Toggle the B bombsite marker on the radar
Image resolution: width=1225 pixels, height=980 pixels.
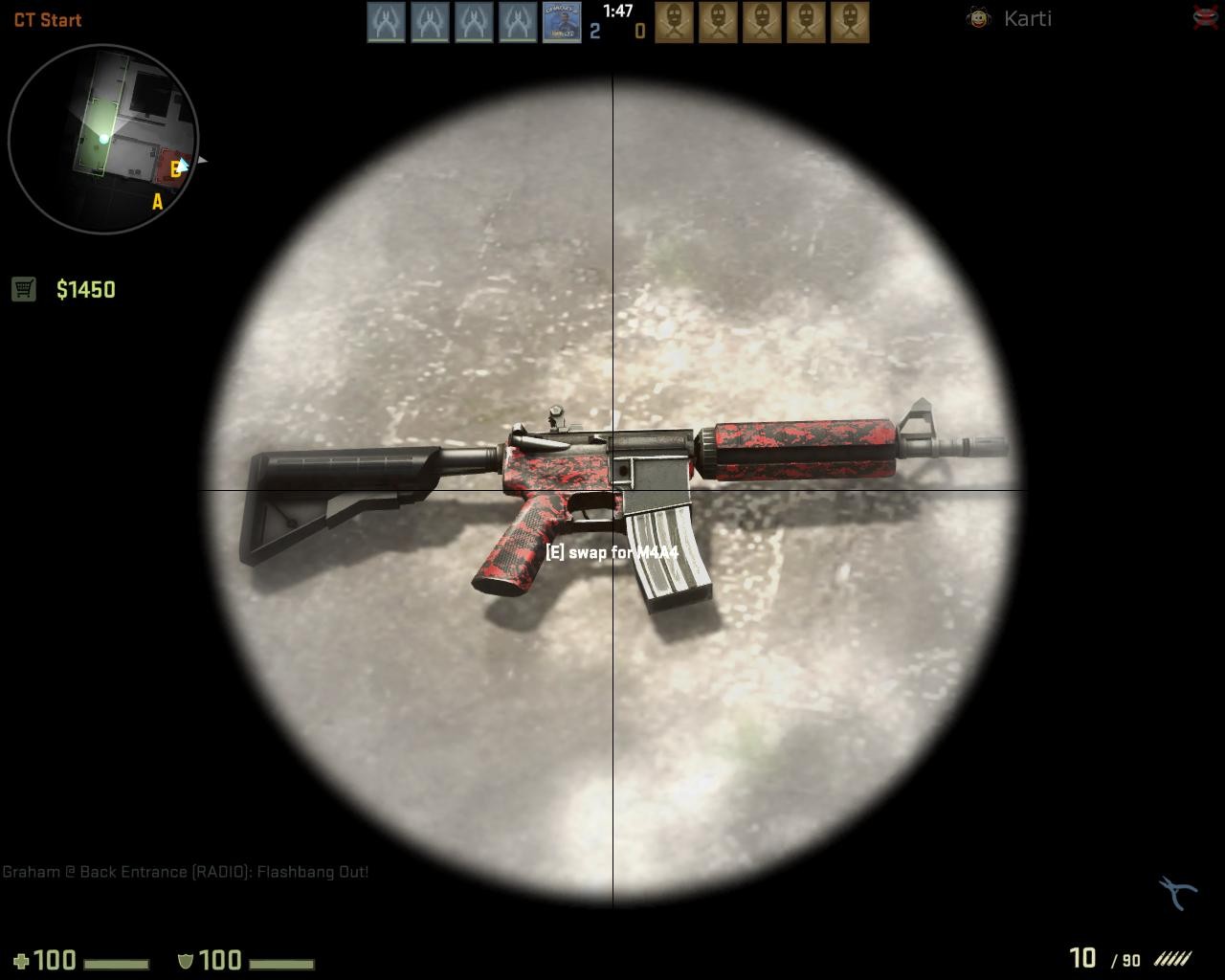pyautogui.click(x=173, y=168)
